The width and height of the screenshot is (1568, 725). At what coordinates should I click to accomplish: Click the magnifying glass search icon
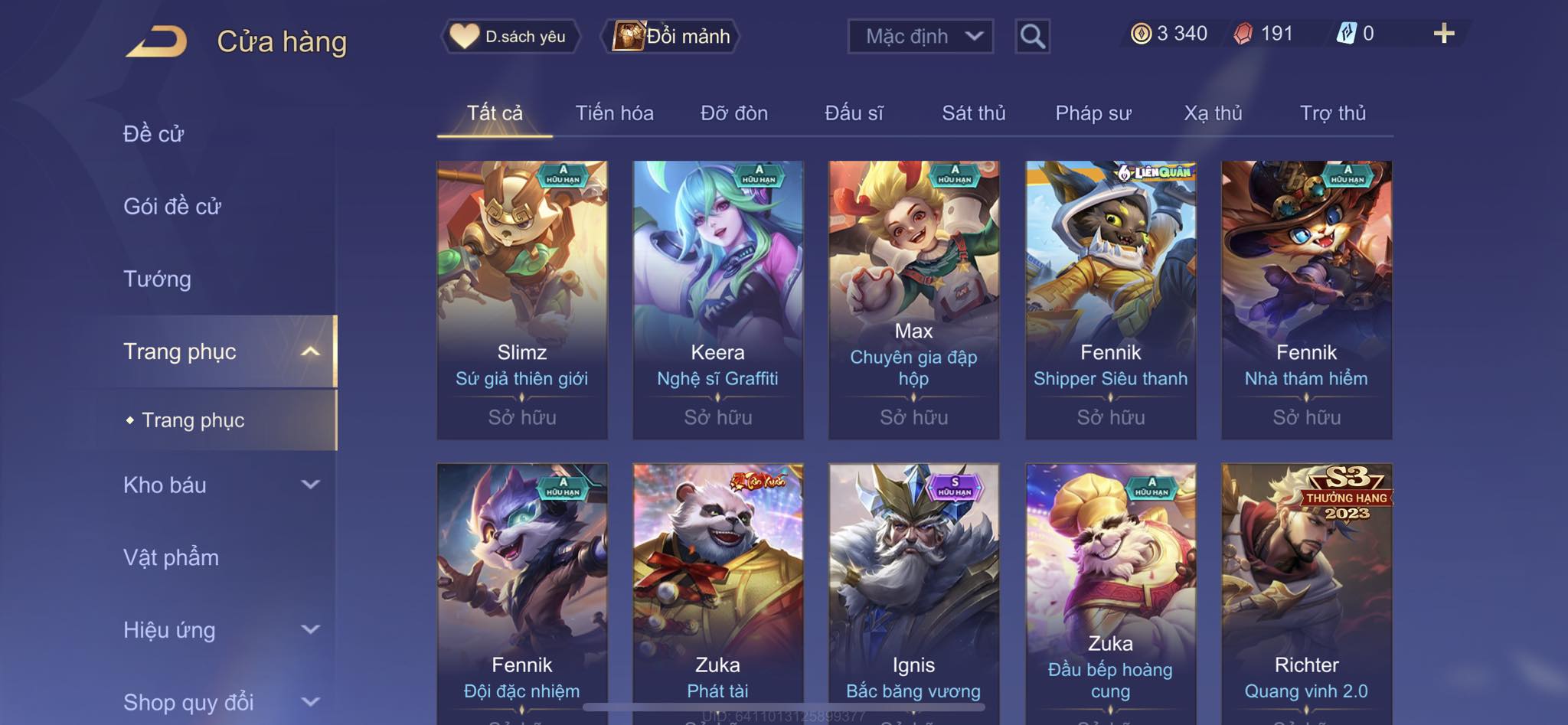[1032, 36]
